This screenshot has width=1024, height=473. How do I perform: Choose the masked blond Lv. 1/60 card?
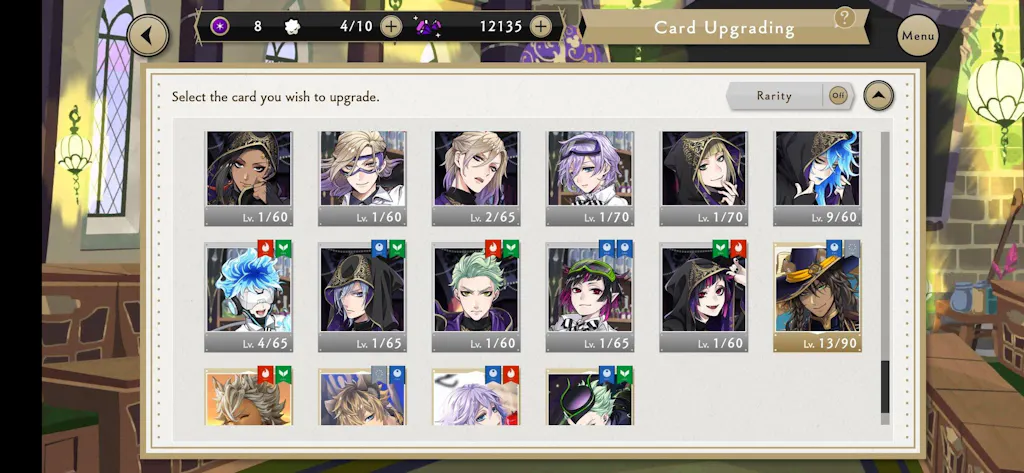point(362,178)
